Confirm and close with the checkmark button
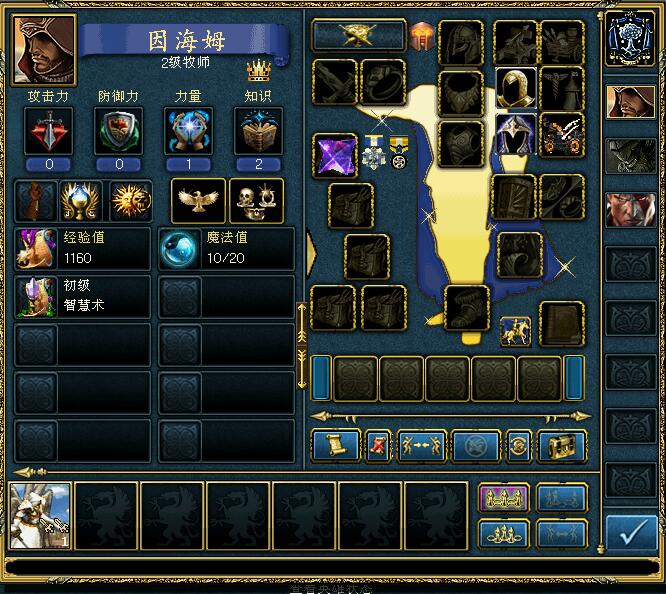This screenshot has width=666, height=594. pyautogui.click(x=631, y=534)
